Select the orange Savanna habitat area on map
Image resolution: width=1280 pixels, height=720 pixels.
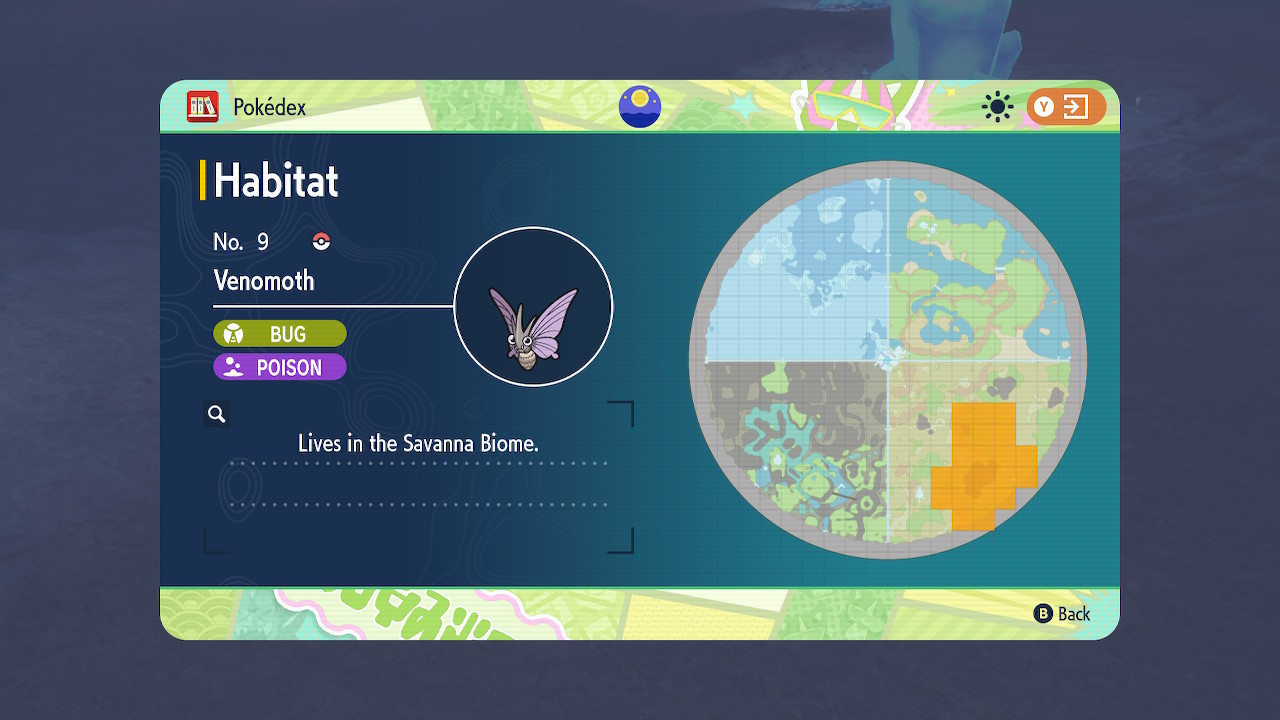pyautogui.click(x=982, y=468)
